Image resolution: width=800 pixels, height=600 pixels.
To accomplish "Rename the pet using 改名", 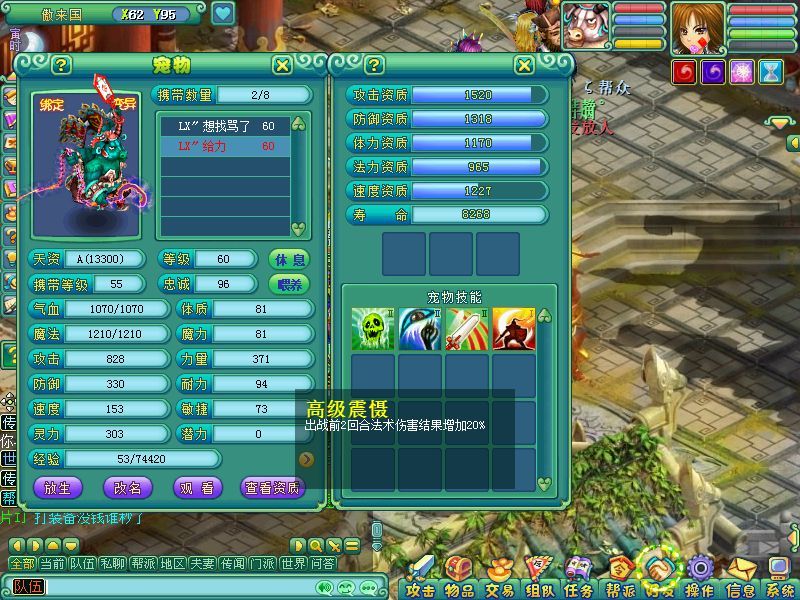I will (127, 488).
